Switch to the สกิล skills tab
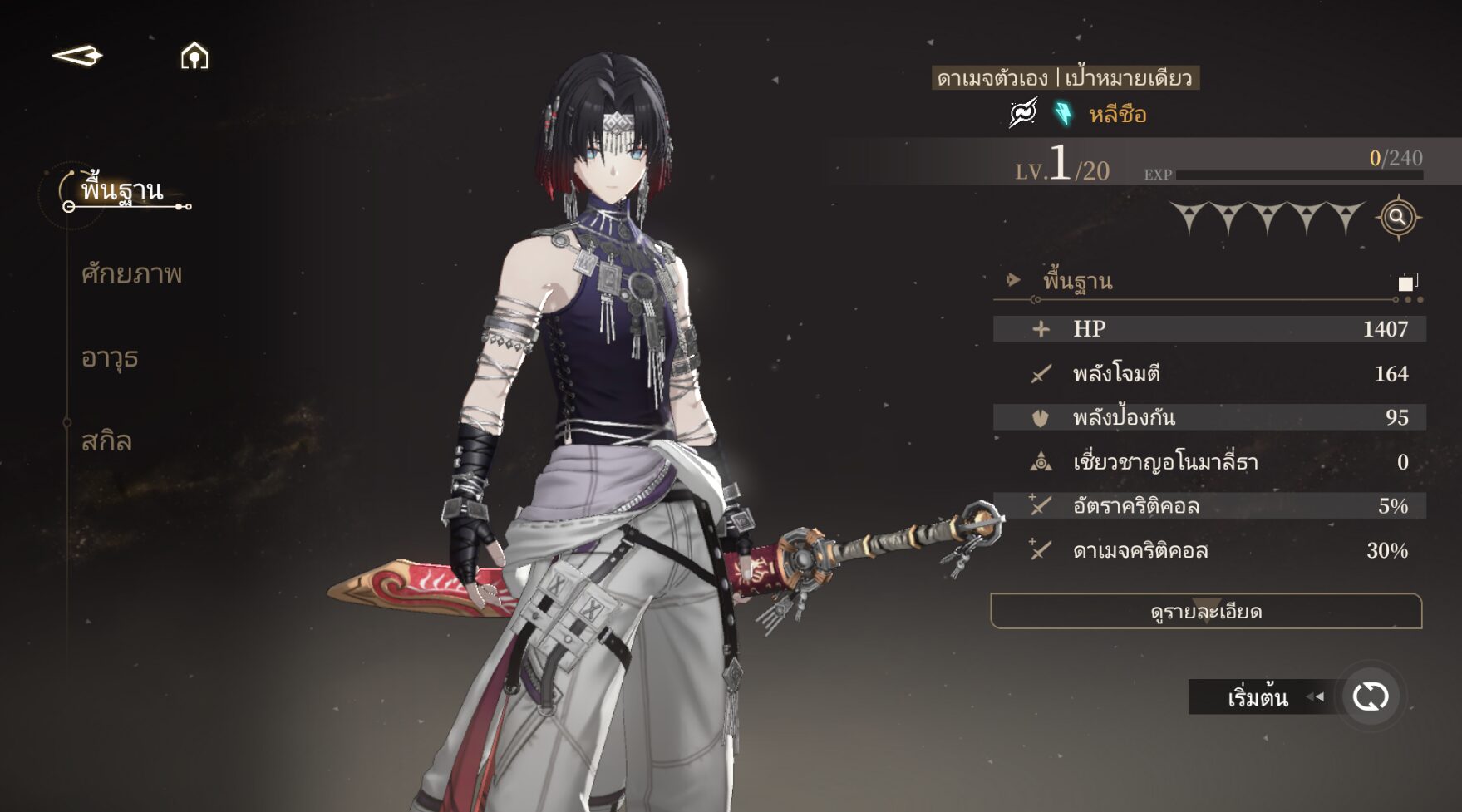 106,440
